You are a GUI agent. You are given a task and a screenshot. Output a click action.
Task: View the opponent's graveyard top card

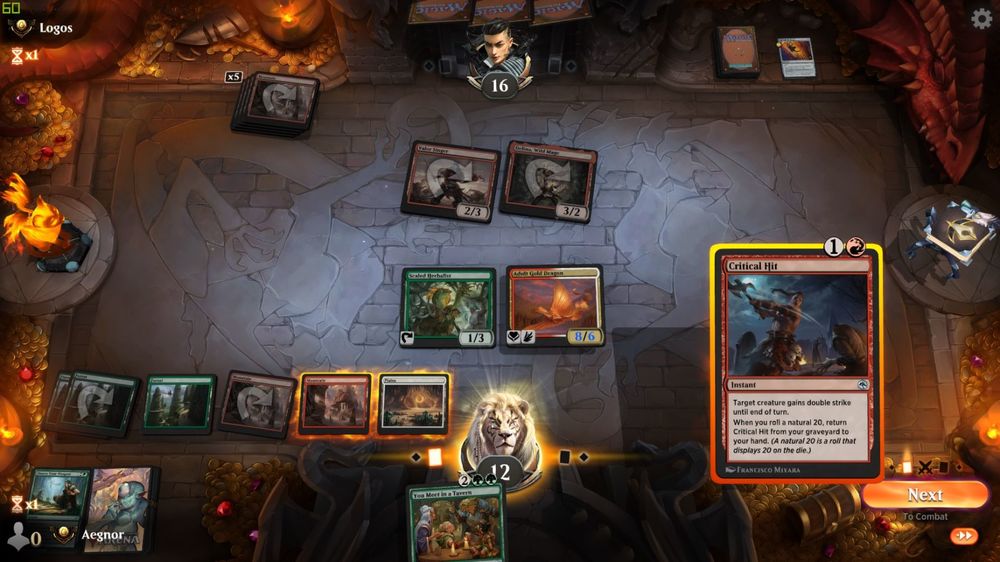796,56
